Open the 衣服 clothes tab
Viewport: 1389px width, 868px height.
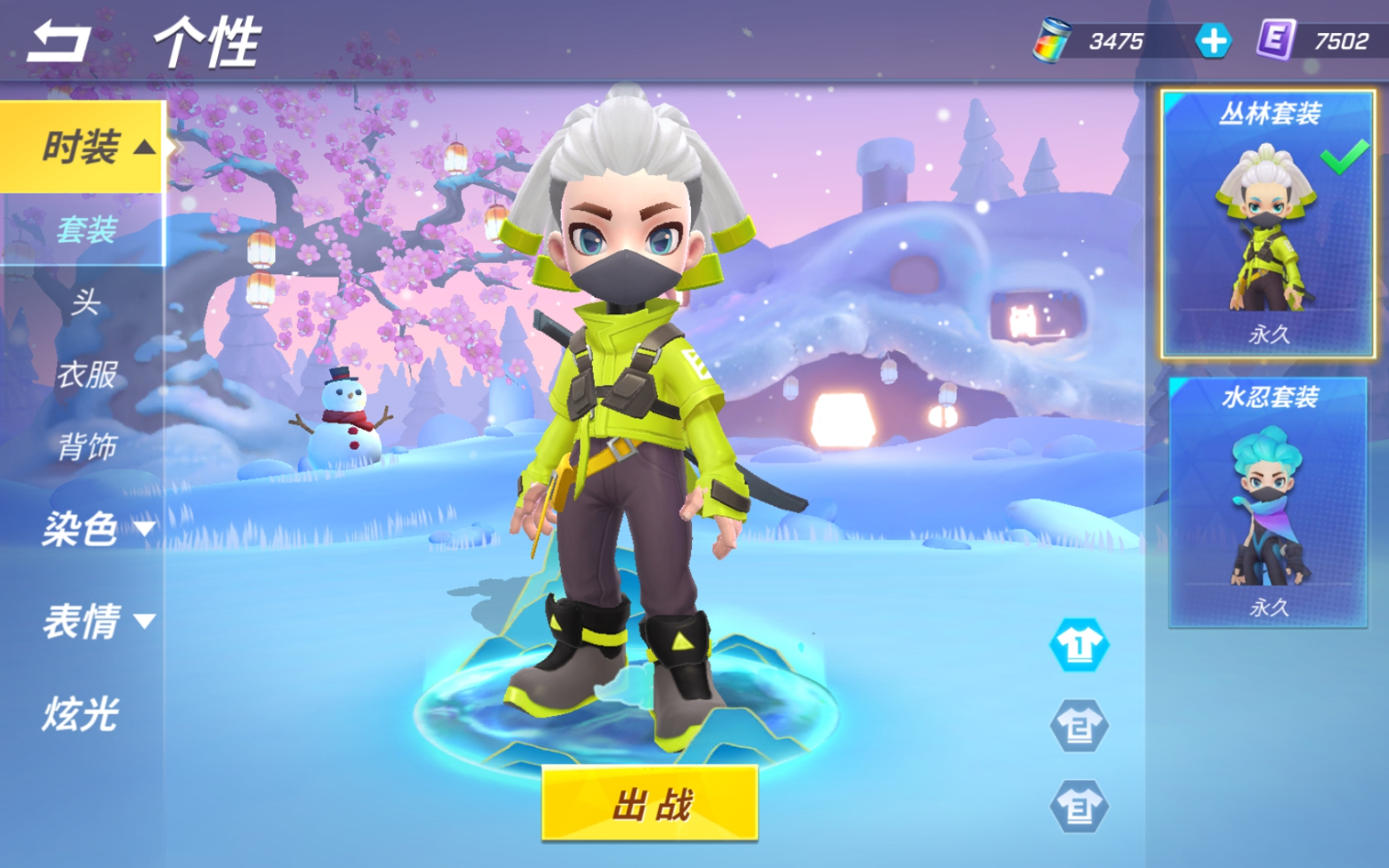tap(86, 375)
